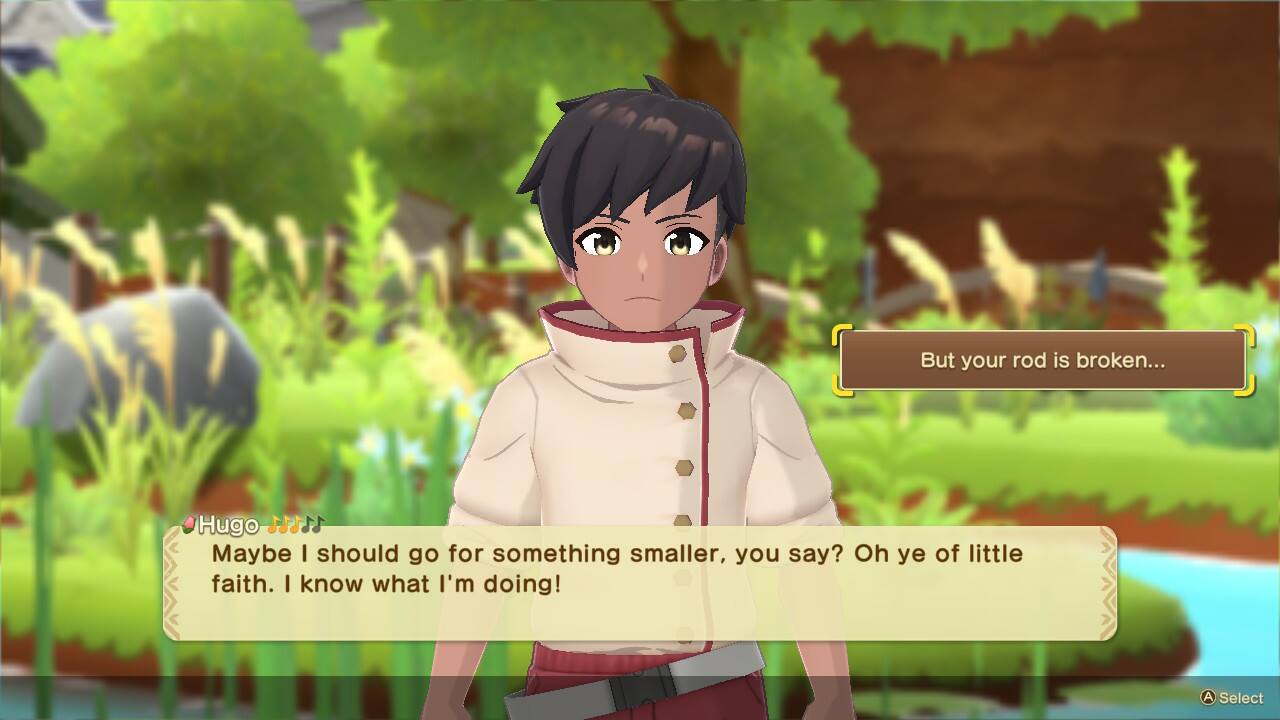Viewport: 1280px width, 720px height.
Task: Choose the "But your rod is broken..." reply
Action: pos(1042,361)
